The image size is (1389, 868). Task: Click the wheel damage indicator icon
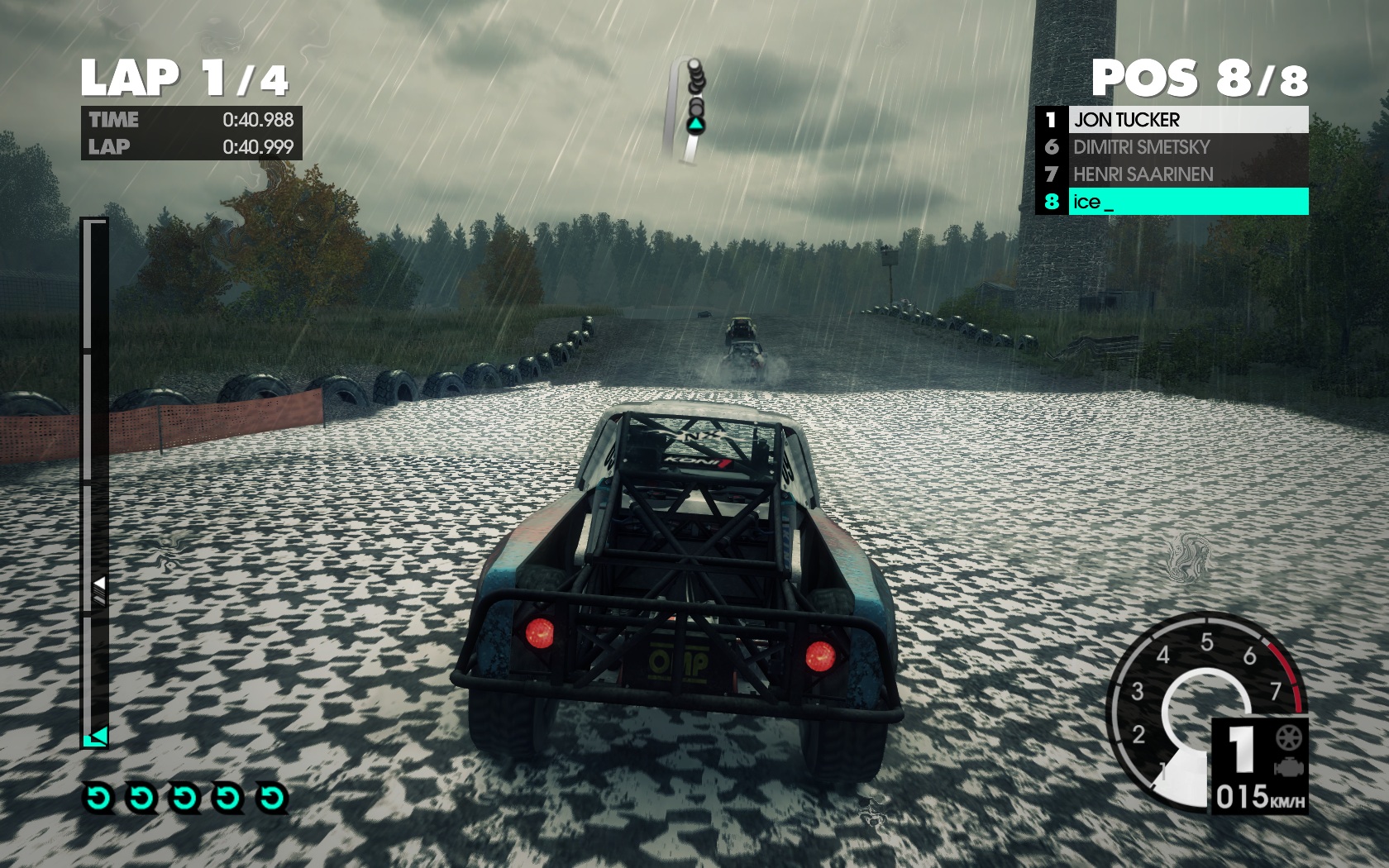[x=1288, y=737]
